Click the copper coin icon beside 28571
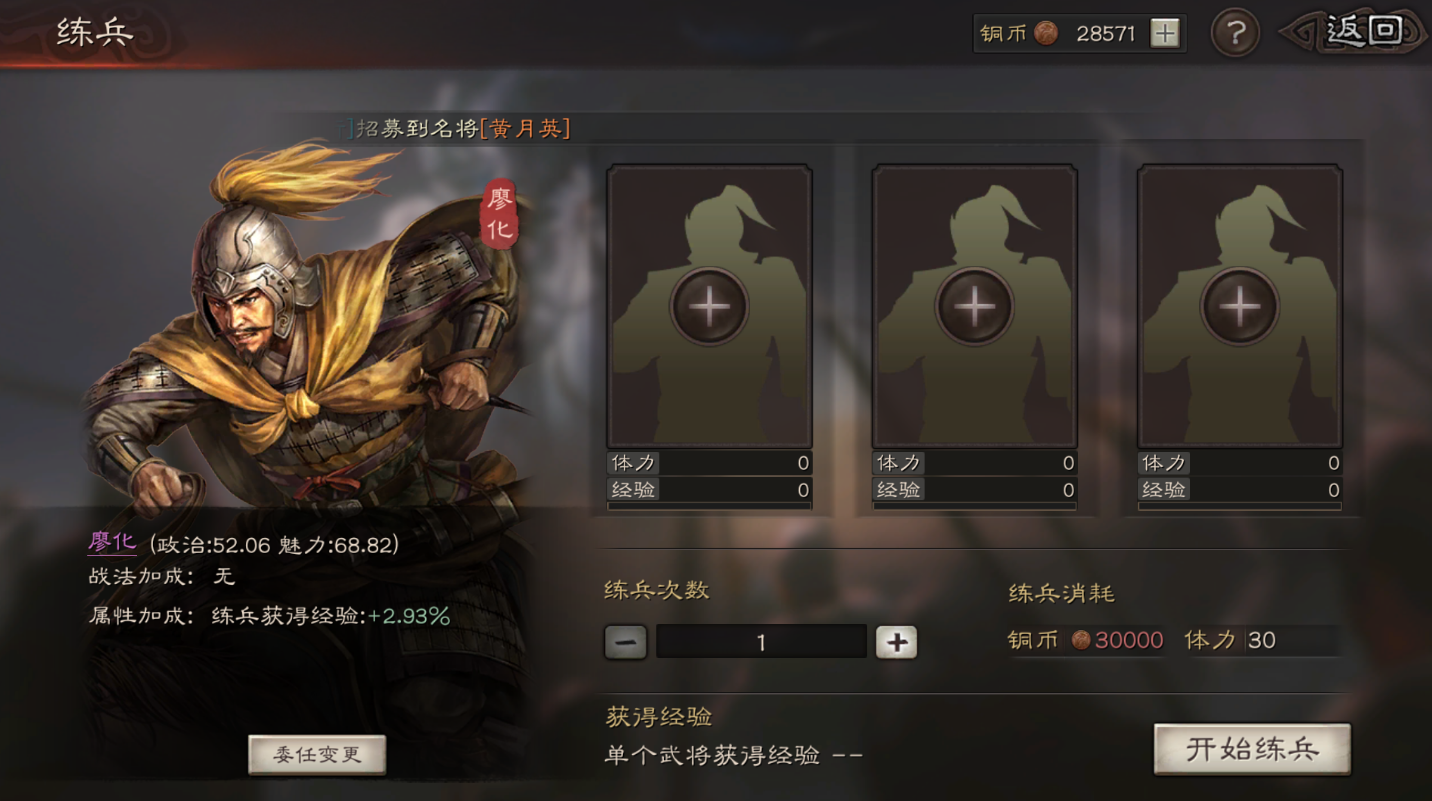Screen dimensions: 1432x801 [x=1046, y=33]
